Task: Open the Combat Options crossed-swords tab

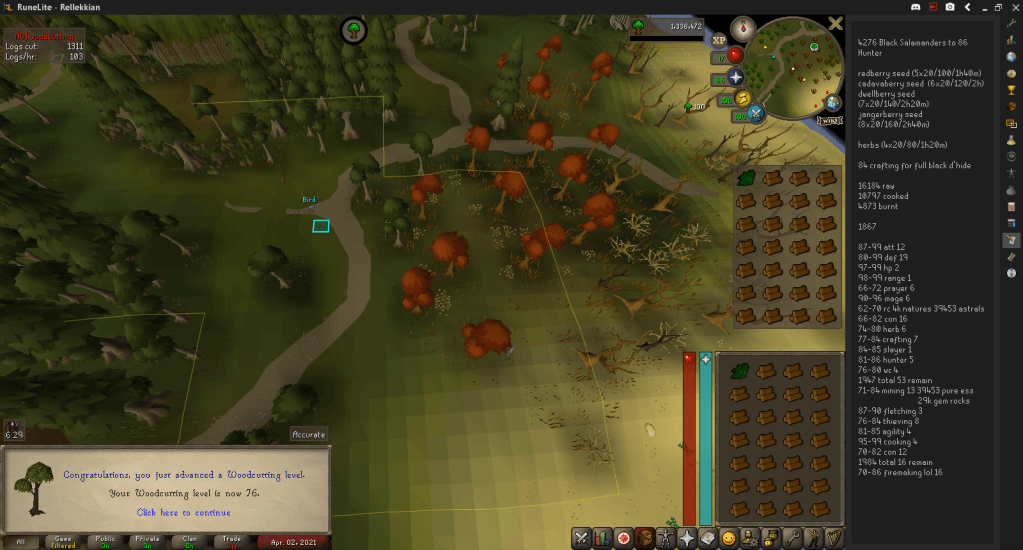Action: pos(580,538)
